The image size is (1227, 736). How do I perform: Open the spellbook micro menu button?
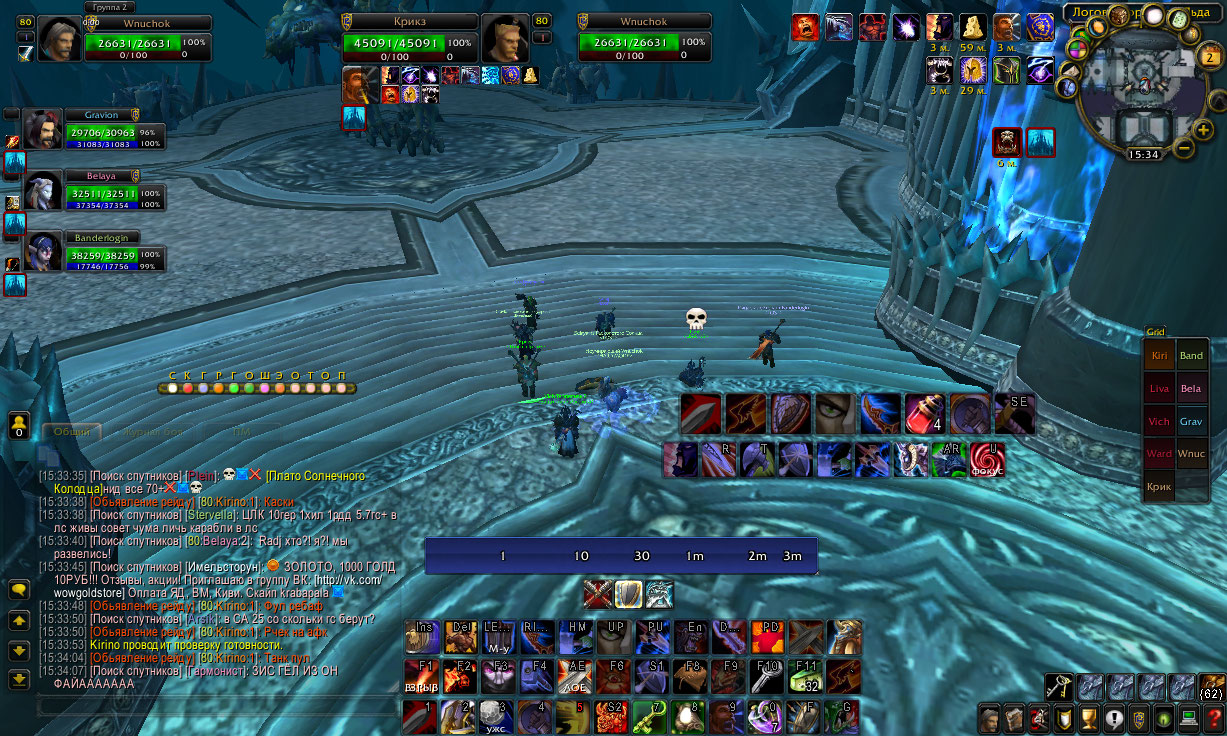click(x=1013, y=718)
